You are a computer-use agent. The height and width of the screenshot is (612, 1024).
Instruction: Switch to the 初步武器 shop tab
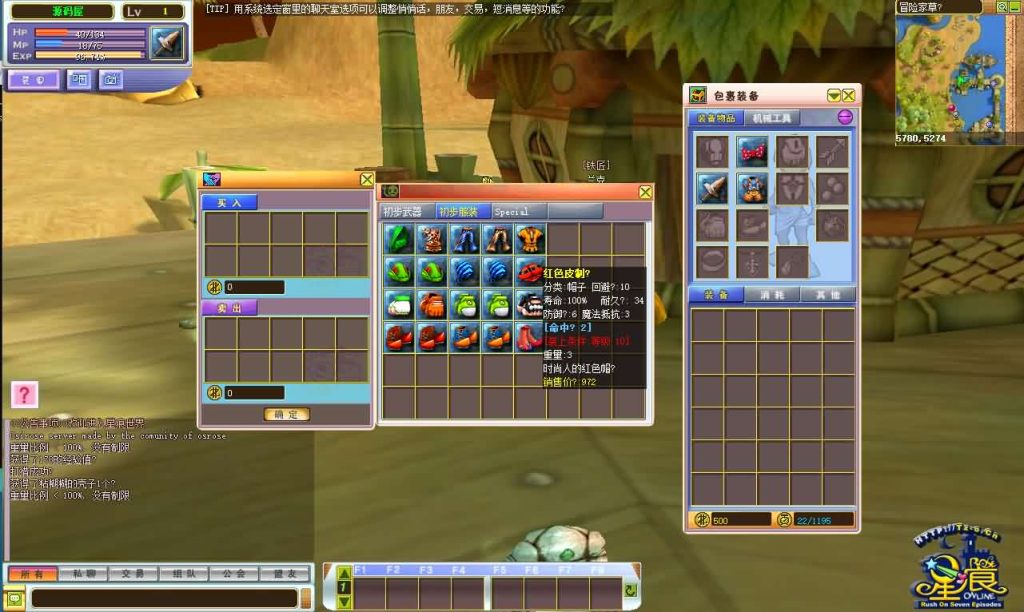[405, 212]
